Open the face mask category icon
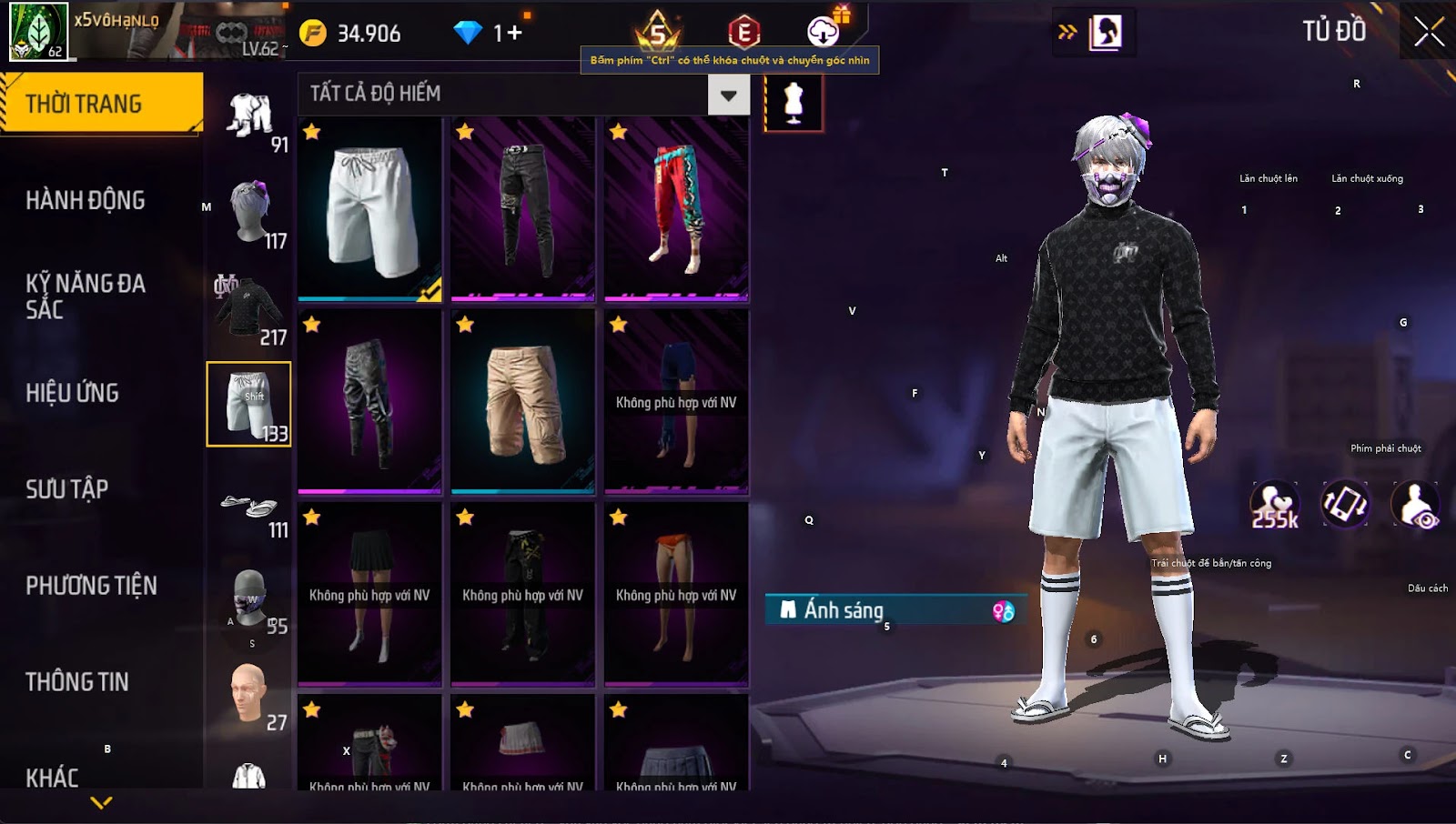The height and width of the screenshot is (824, 1456). (x=249, y=600)
